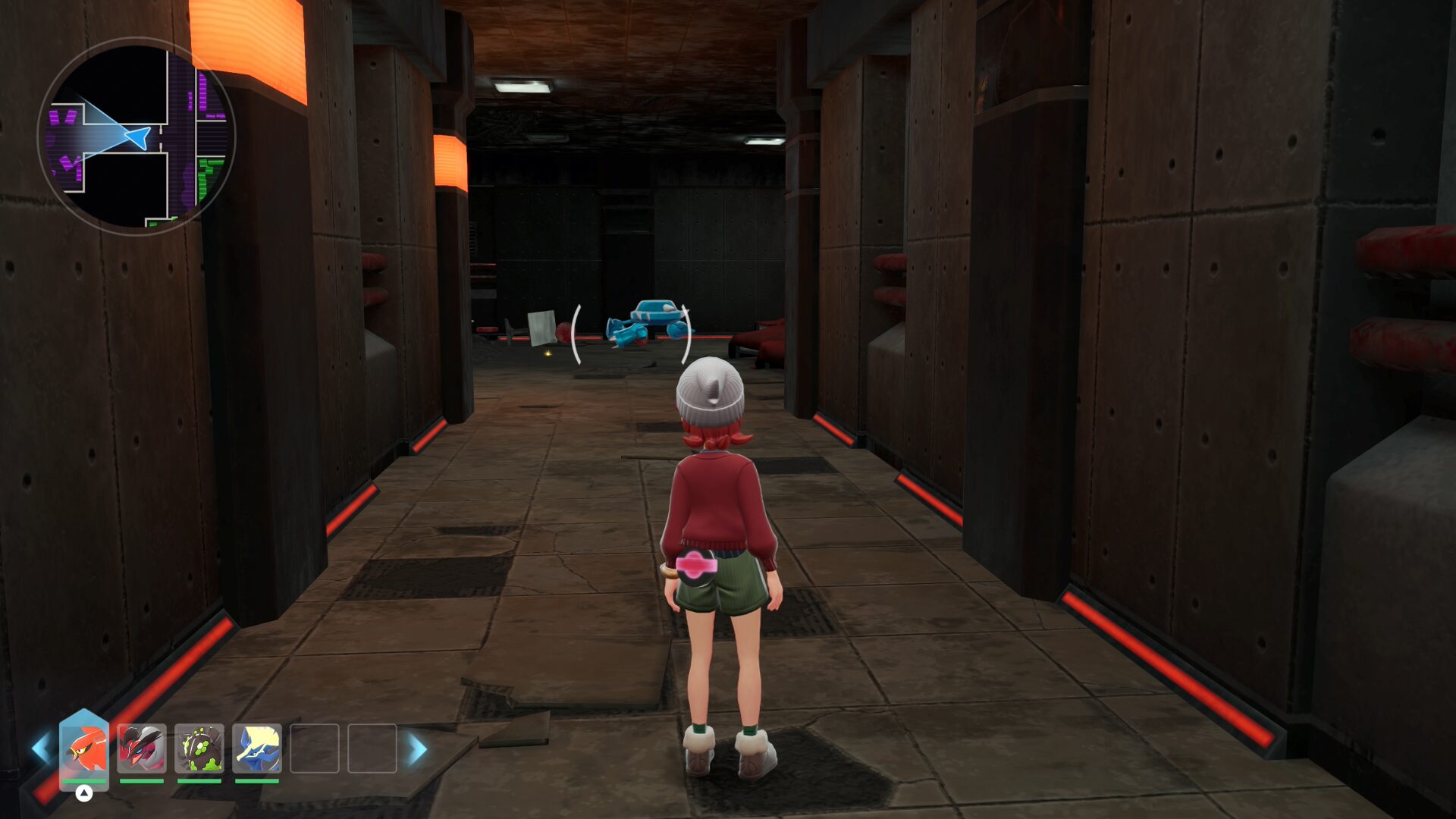Screen dimensions: 1456x819
Task: Open the circular minimap
Action: tap(136, 136)
